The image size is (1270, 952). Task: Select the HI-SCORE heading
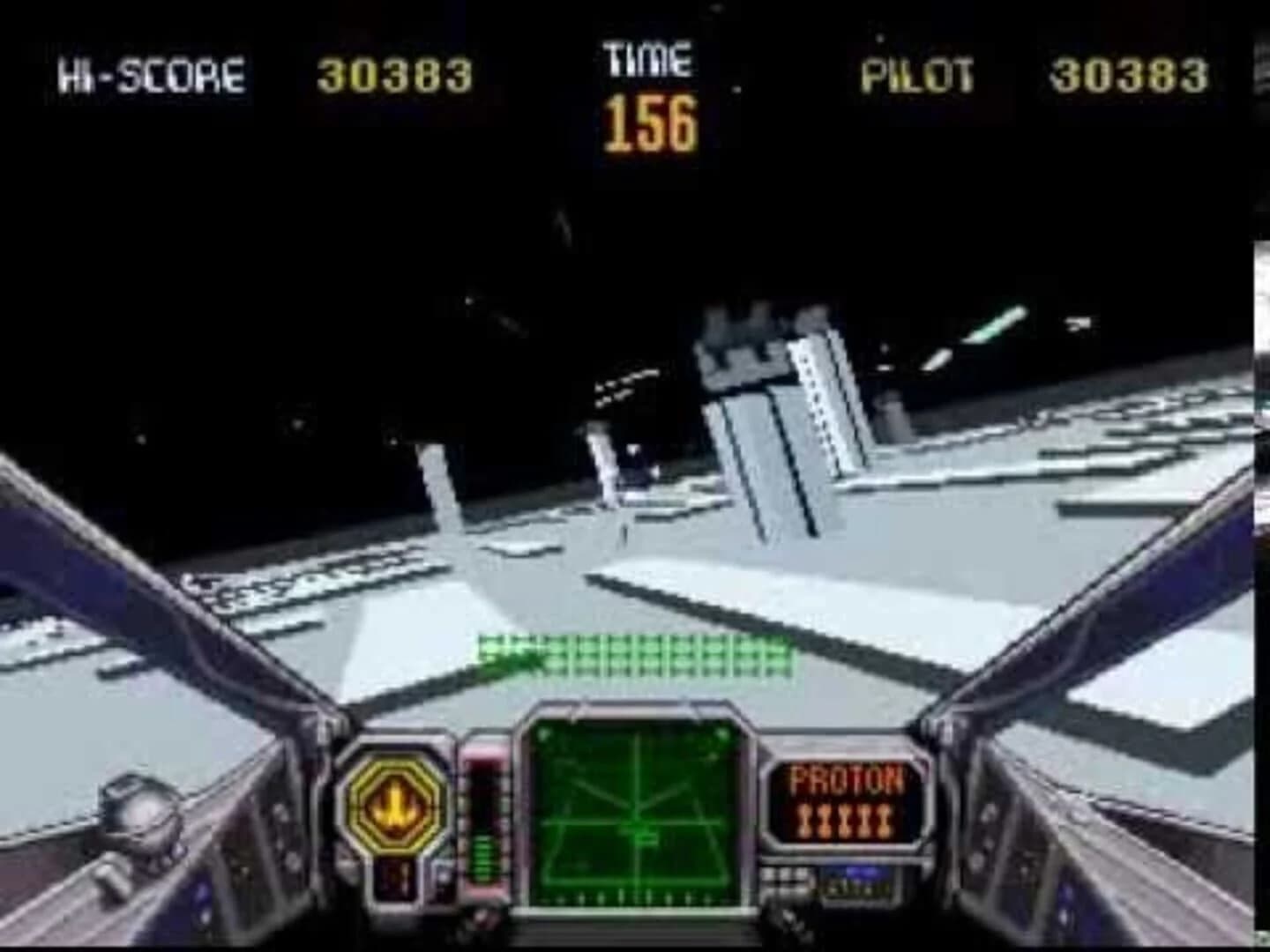click(150, 75)
